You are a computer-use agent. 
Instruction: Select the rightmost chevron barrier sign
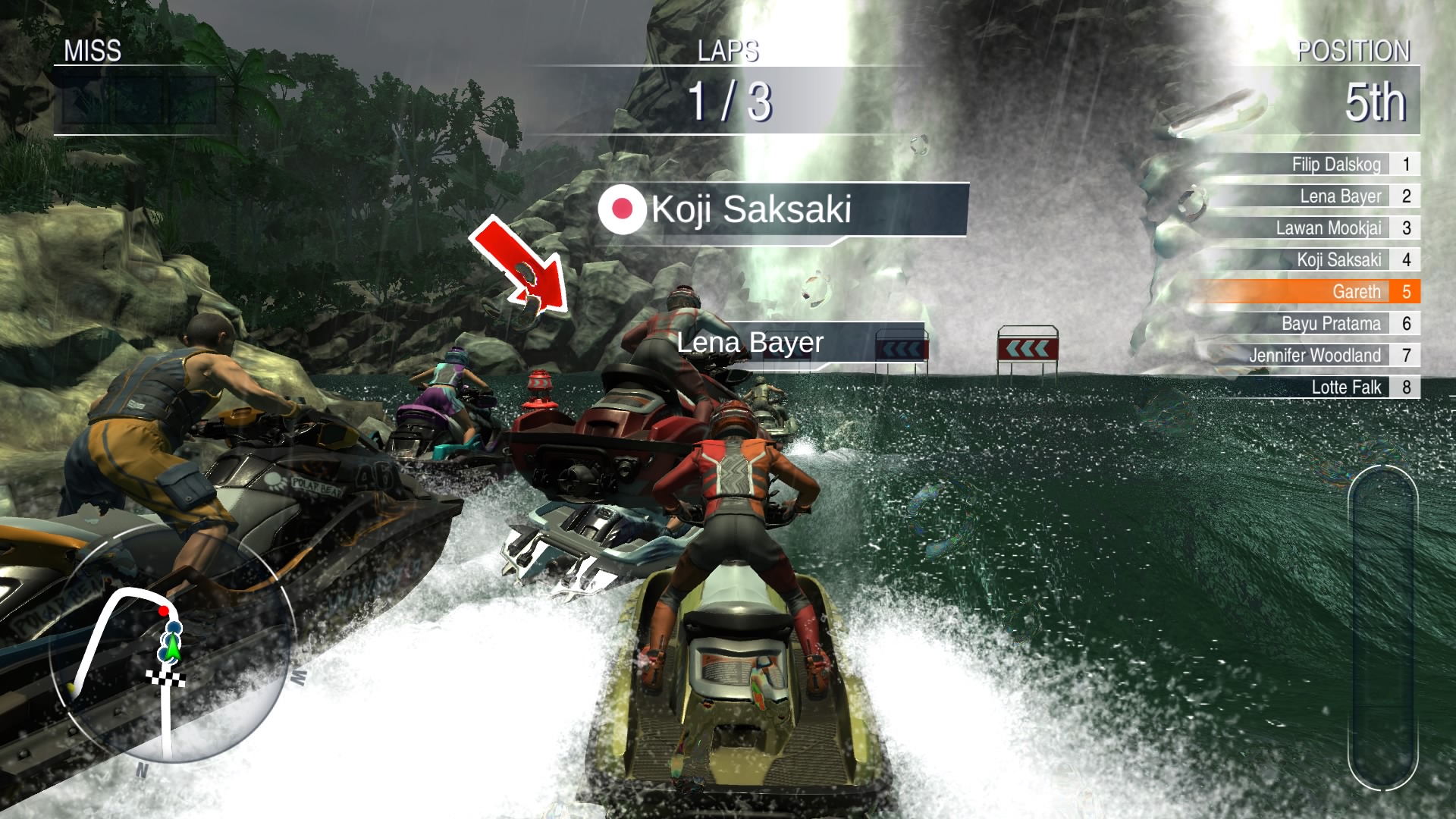click(1028, 349)
